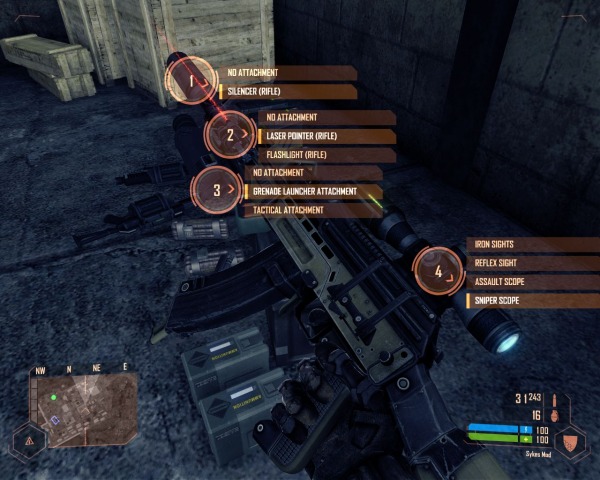Click the circled number 3 slot marker

pos(218,188)
